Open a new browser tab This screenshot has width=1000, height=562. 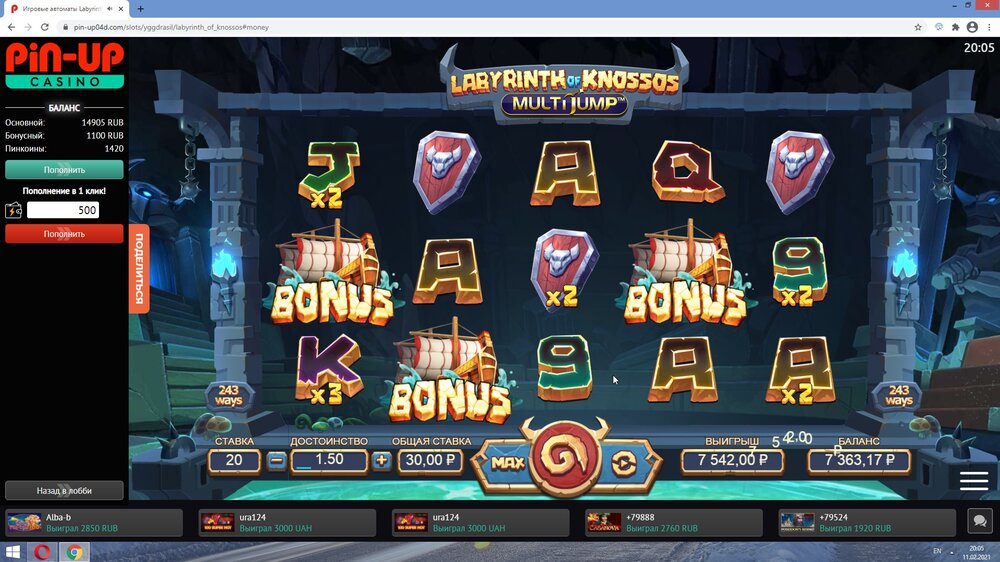[x=140, y=8]
